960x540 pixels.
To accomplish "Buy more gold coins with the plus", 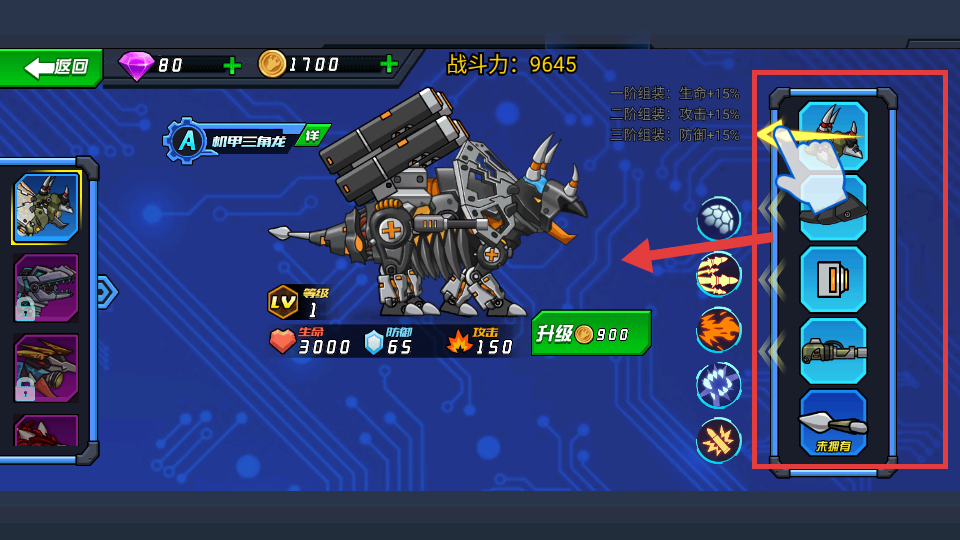I will [389, 65].
